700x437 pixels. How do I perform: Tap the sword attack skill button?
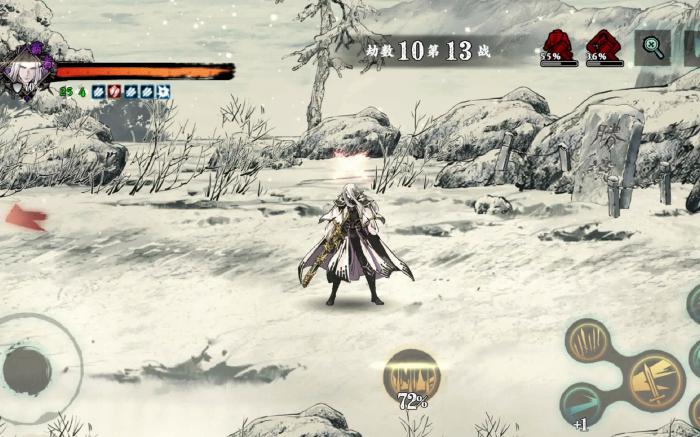click(x=655, y=380)
